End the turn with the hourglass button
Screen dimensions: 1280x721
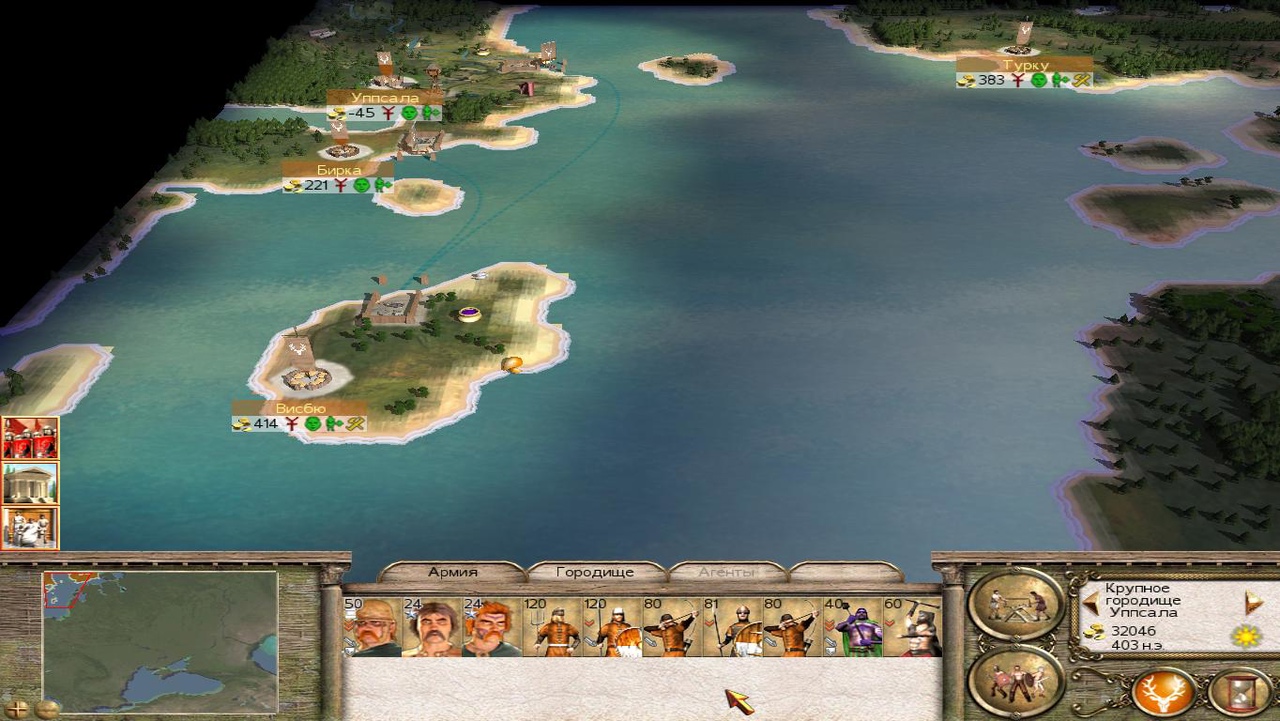[x=1240, y=691]
